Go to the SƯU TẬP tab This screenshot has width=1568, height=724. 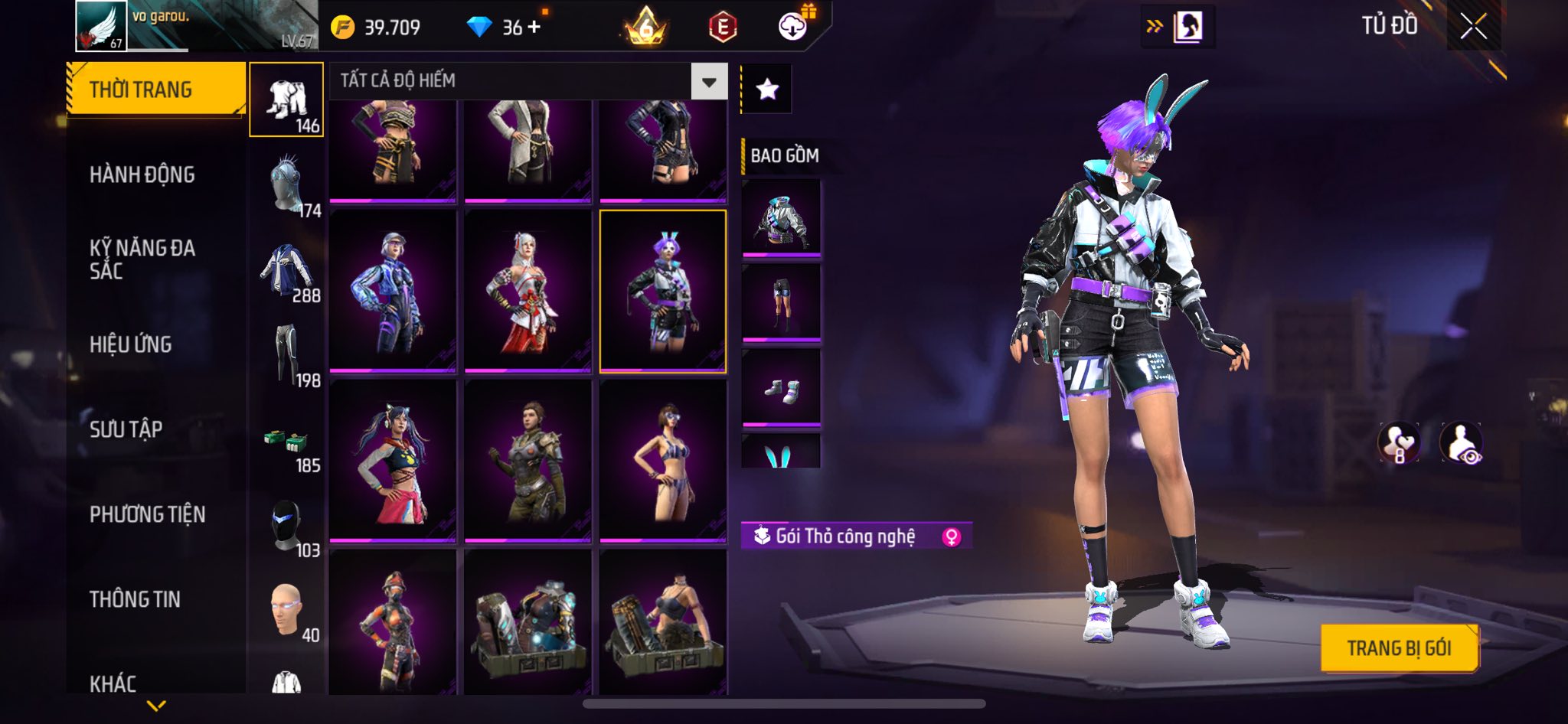(x=126, y=429)
